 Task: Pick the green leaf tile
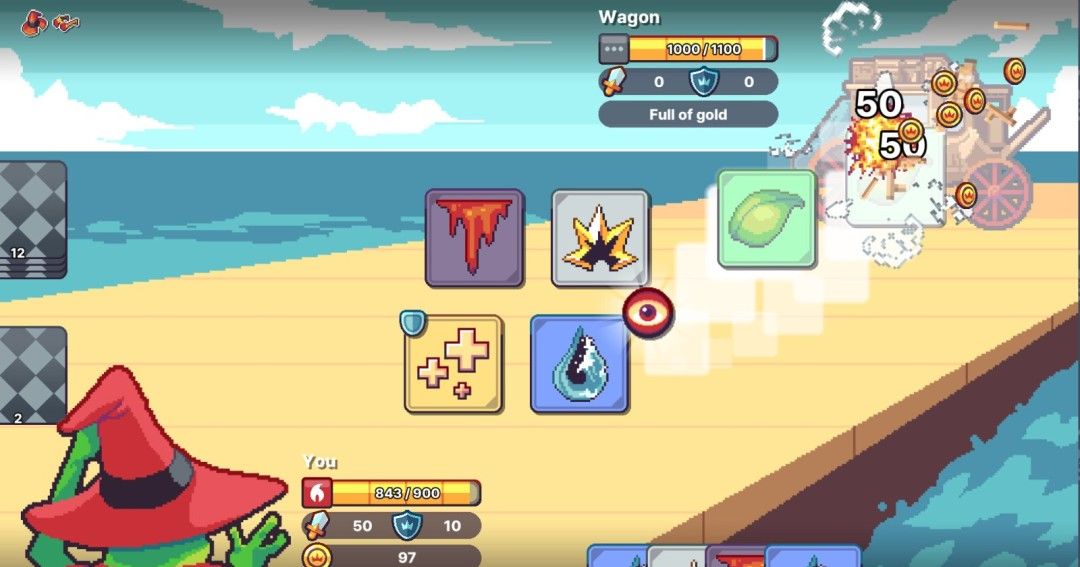[x=766, y=218]
